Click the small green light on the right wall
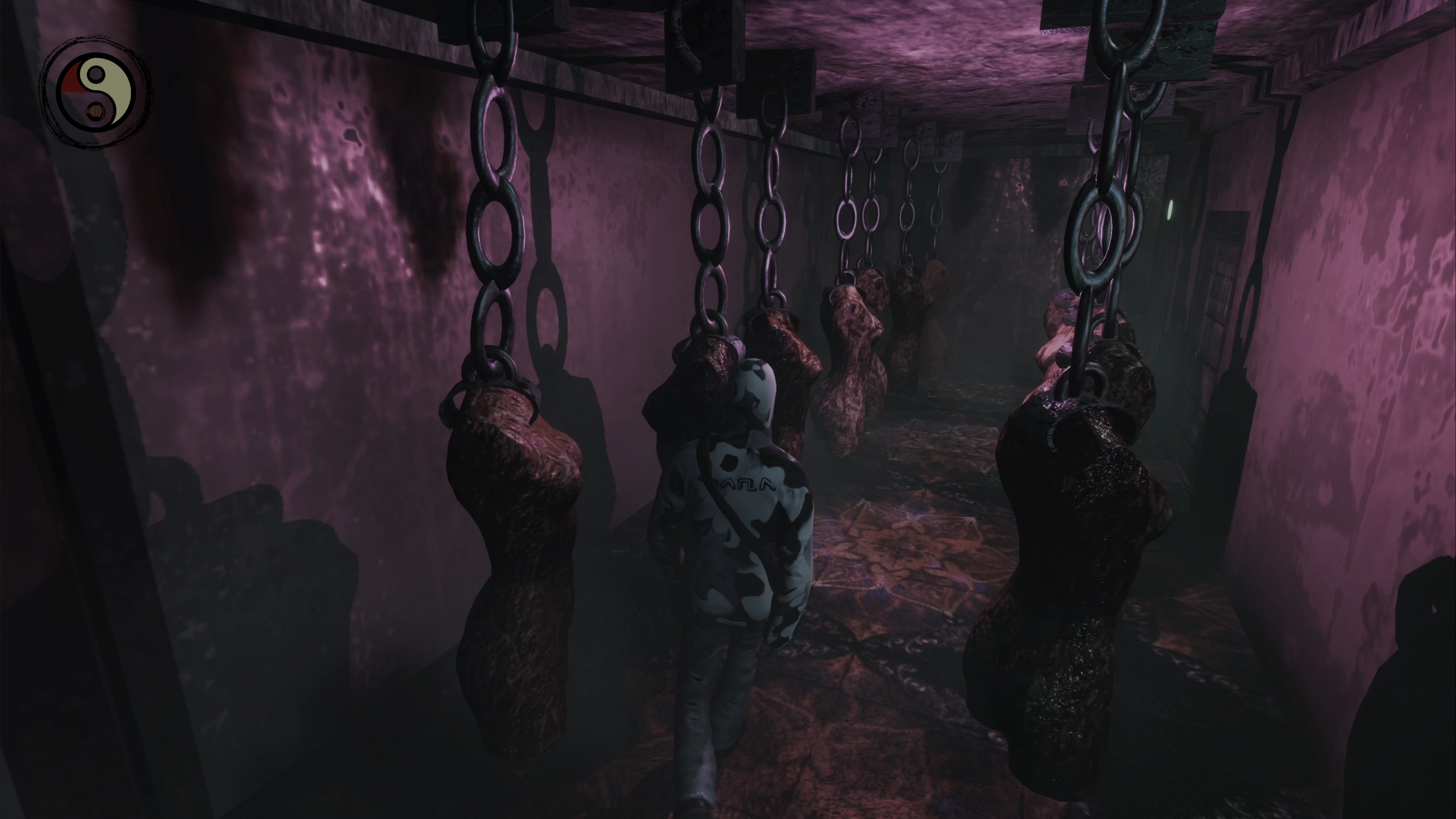Viewport: 1456px width, 819px height. (x=1170, y=210)
